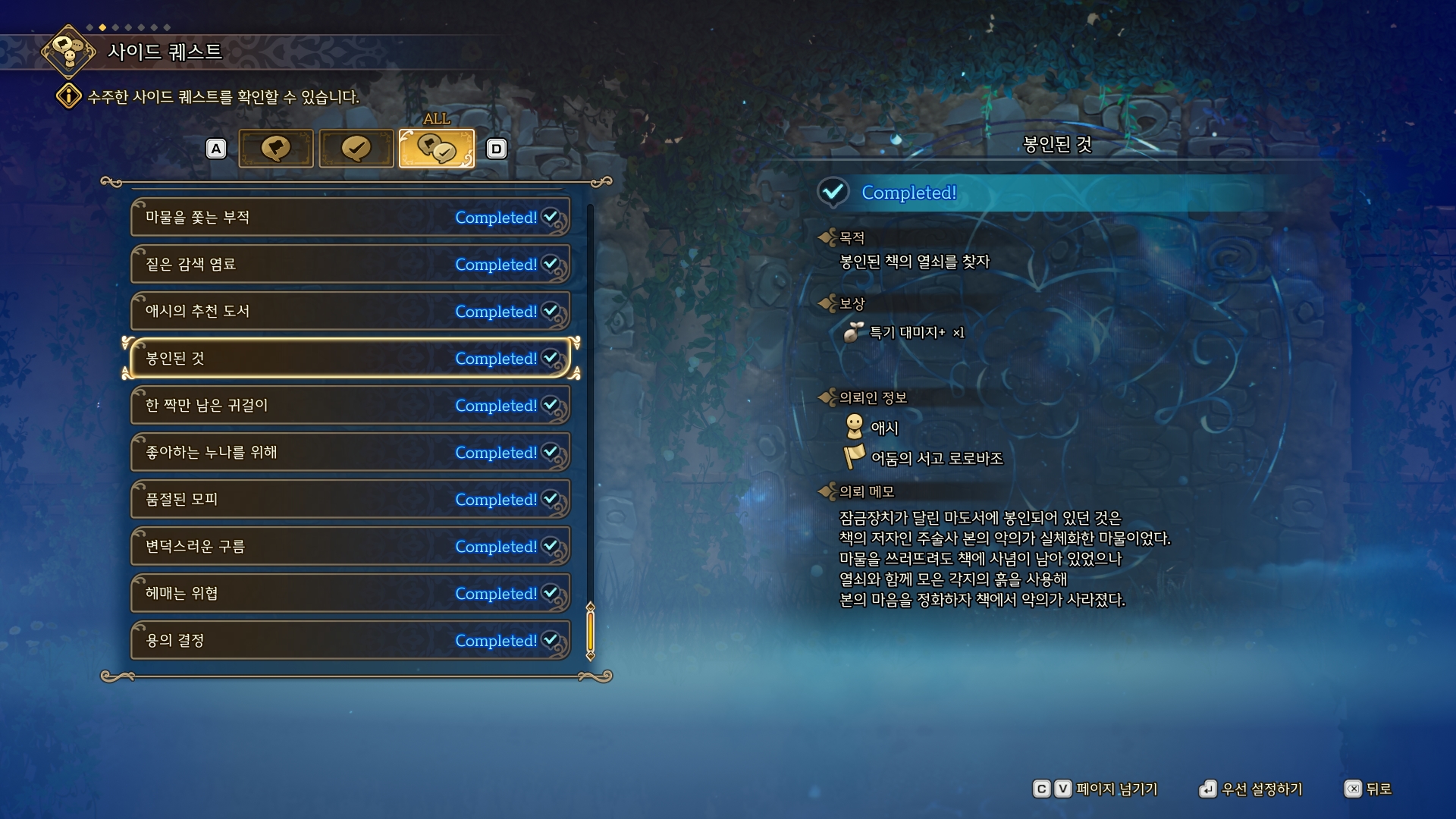Switch to the completed quests checkmark tab
Screen dimensions: 1456x819
pos(356,148)
